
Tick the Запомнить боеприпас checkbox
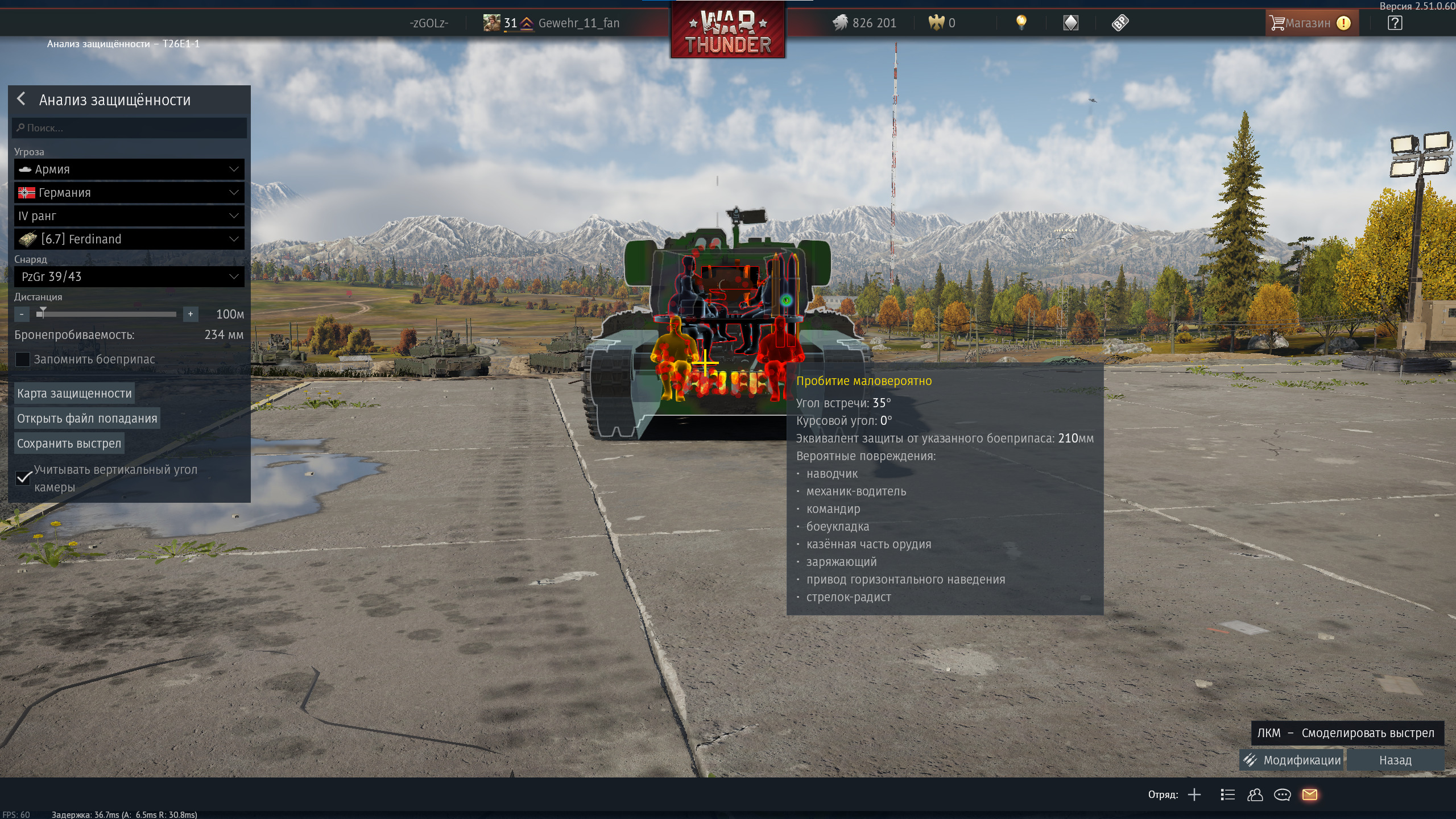[x=23, y=359]
